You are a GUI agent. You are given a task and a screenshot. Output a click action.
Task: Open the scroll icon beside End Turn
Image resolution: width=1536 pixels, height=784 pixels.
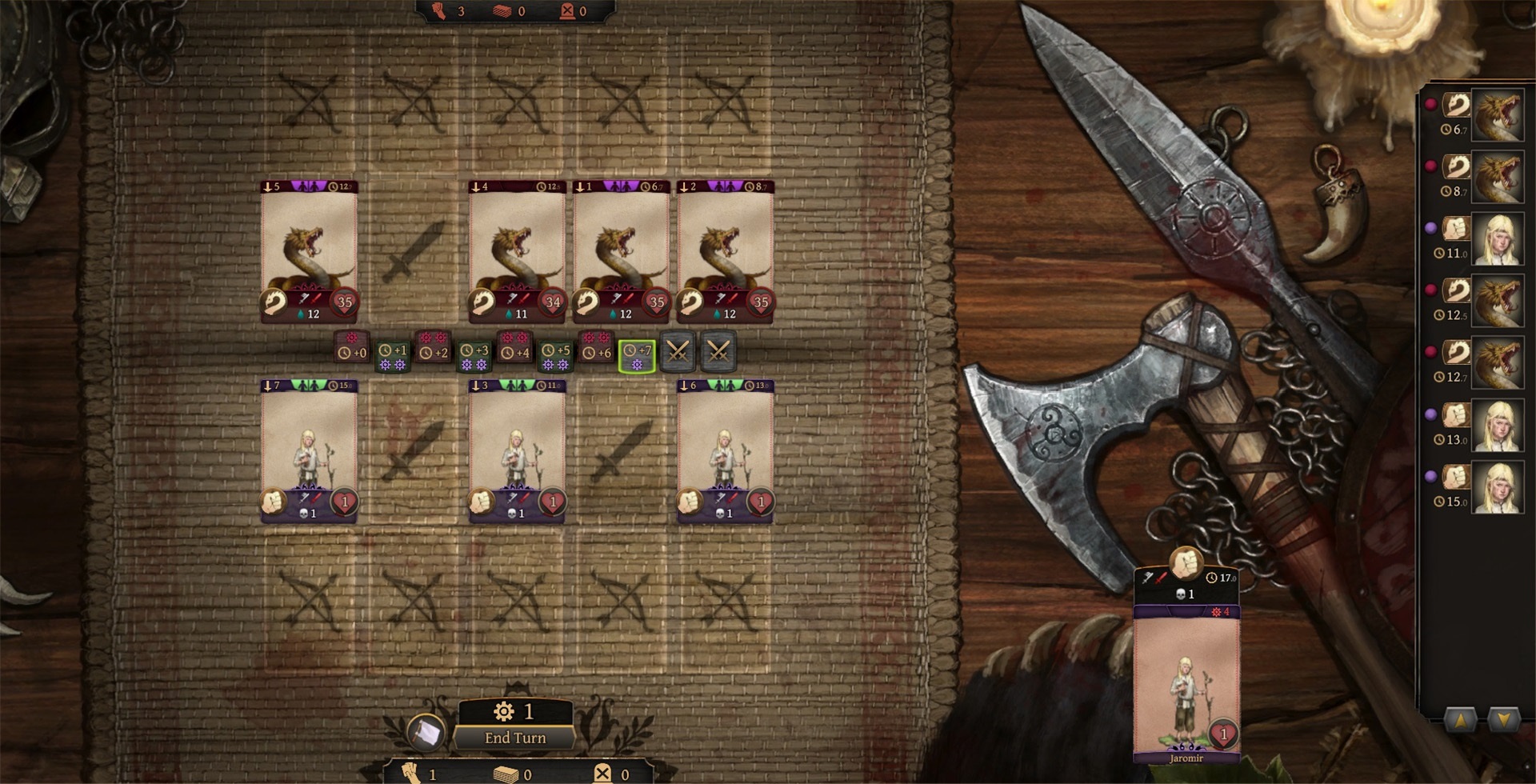pyautogui.click(x=426, y=732)
